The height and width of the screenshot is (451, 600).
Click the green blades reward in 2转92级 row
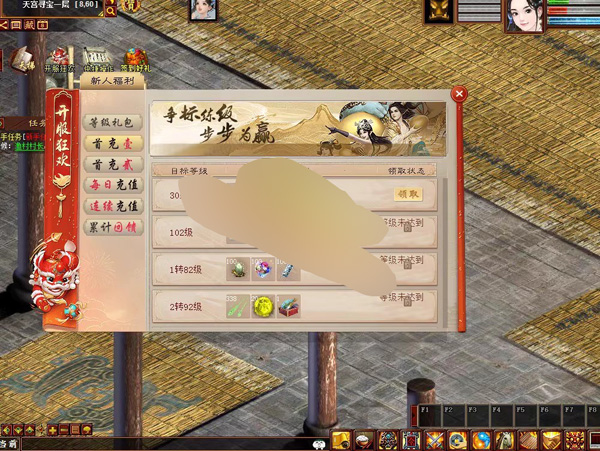pos(239,307)
